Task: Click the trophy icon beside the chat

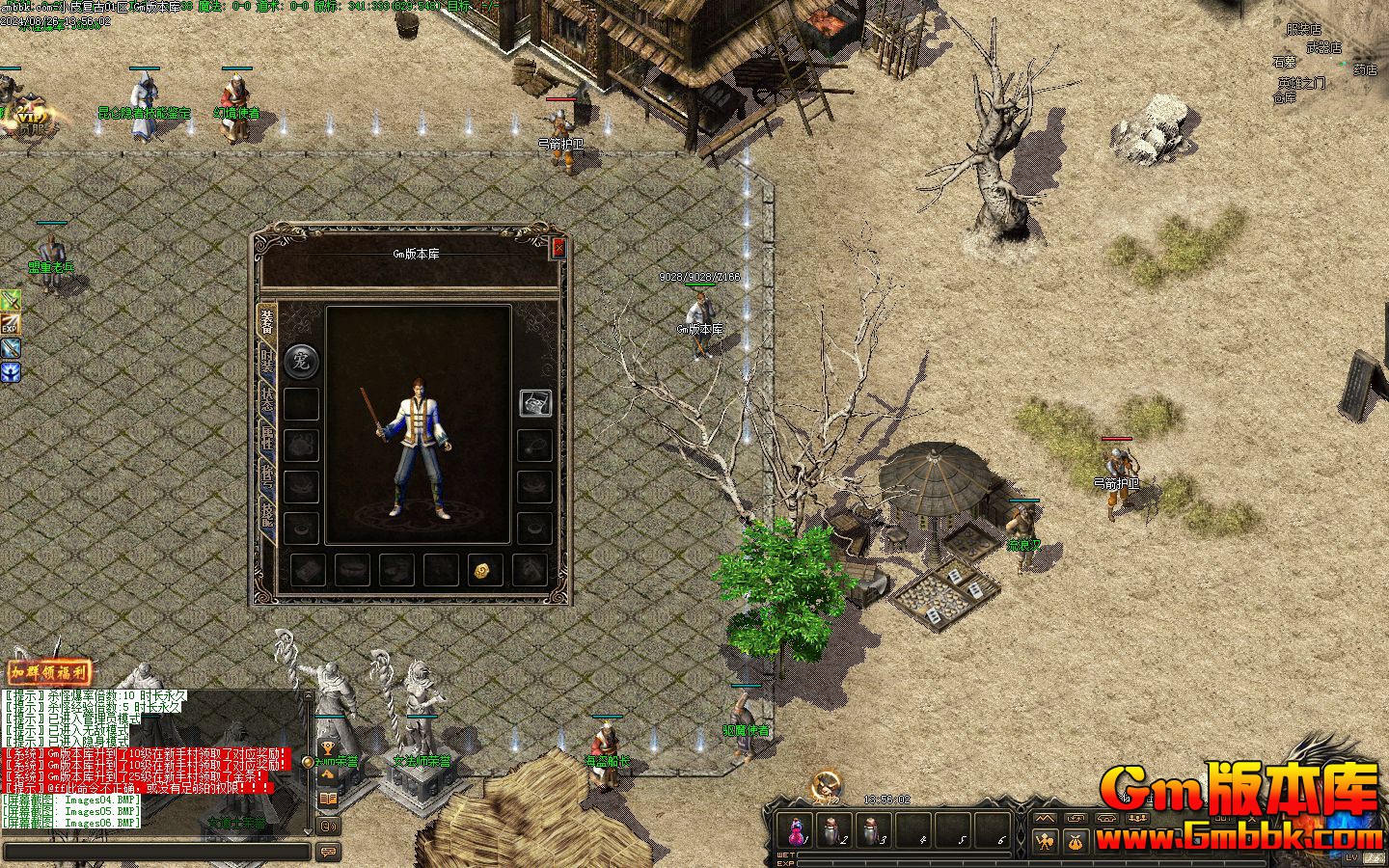Action: (x=328, y=749)
